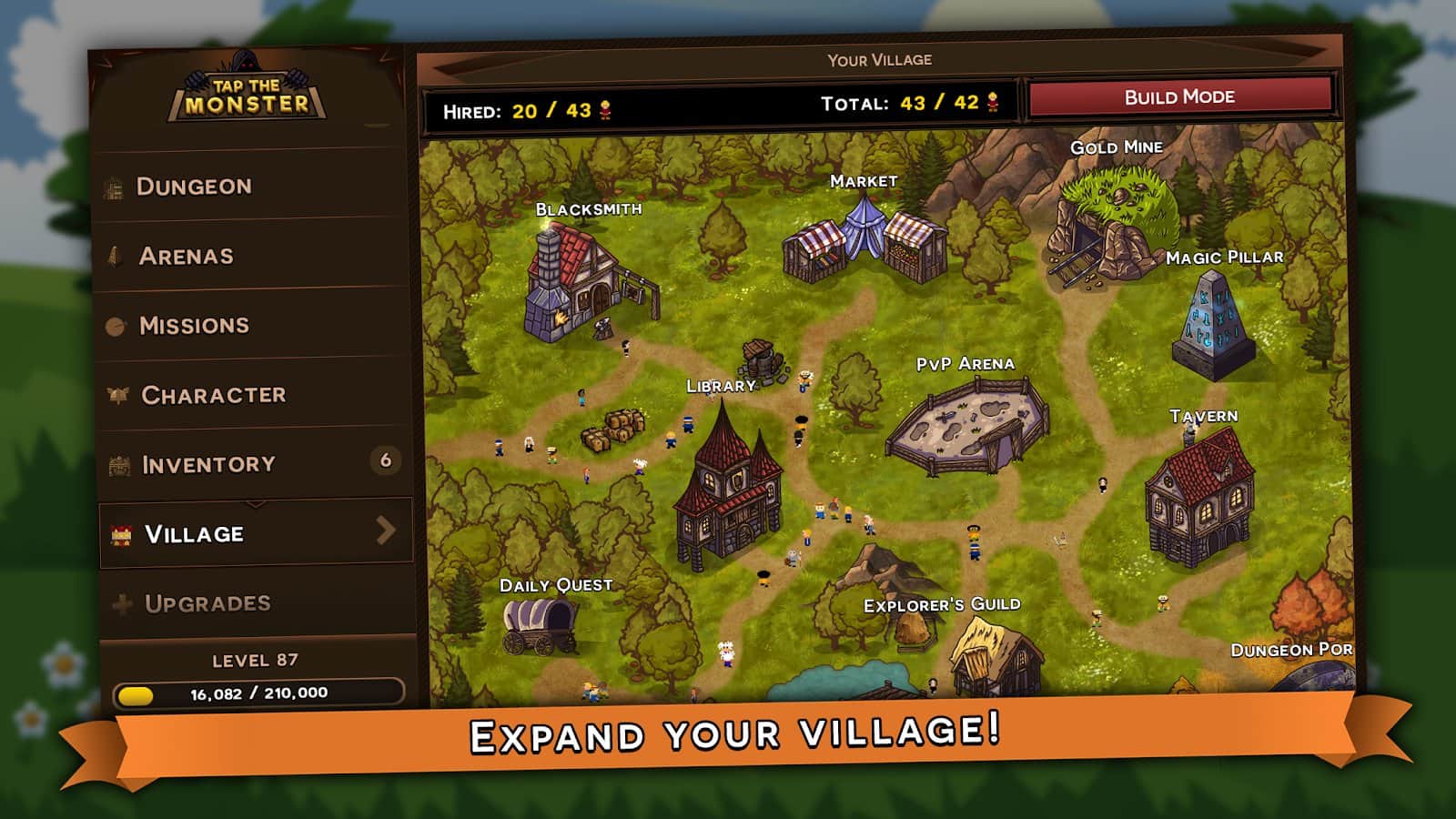Show the Inventory menu
This screenshot has width=1456, height=819.
(x=208, y=464)
